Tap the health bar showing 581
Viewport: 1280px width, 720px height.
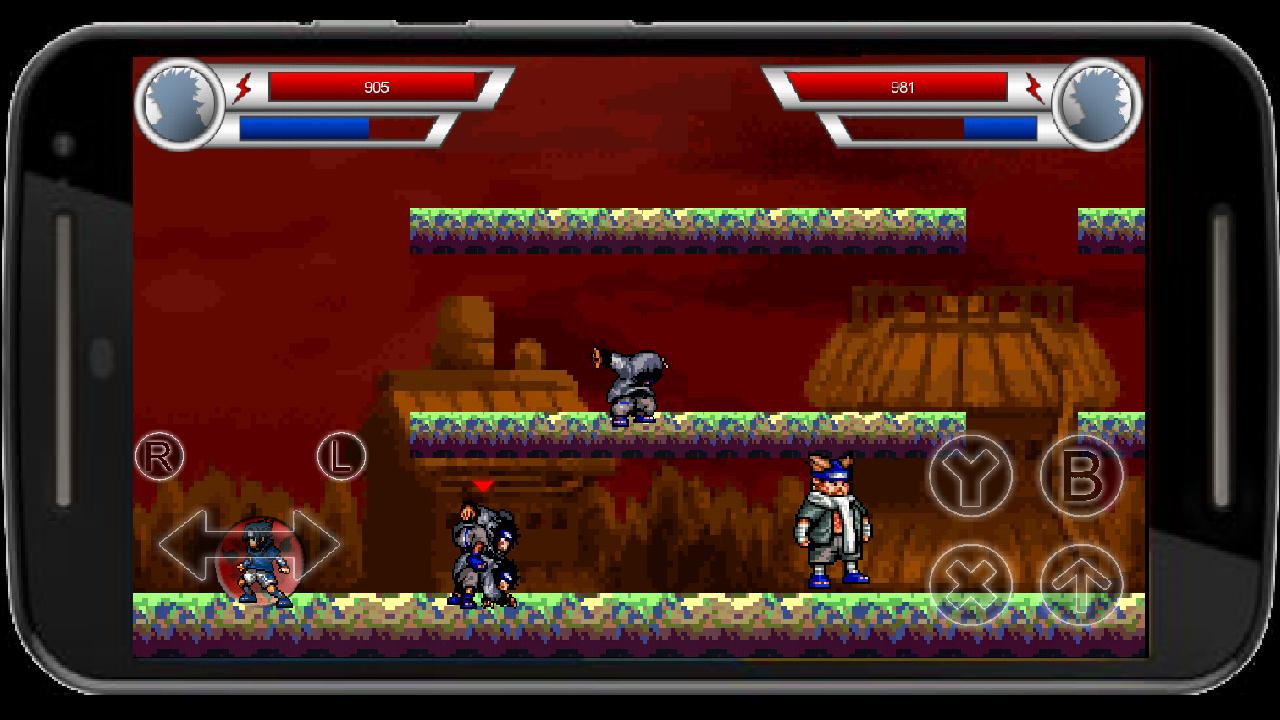pos(905,86)
